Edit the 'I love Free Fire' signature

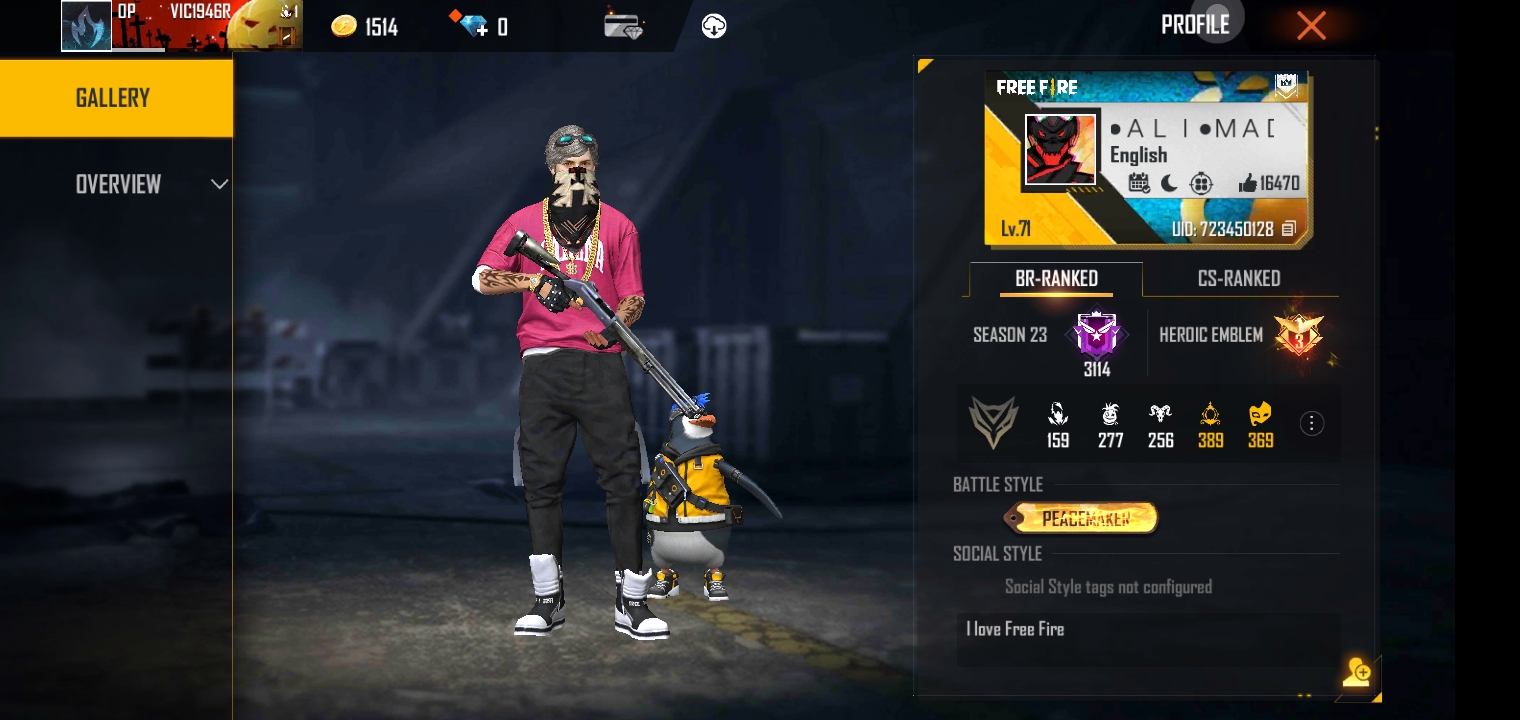point(1146,638)
